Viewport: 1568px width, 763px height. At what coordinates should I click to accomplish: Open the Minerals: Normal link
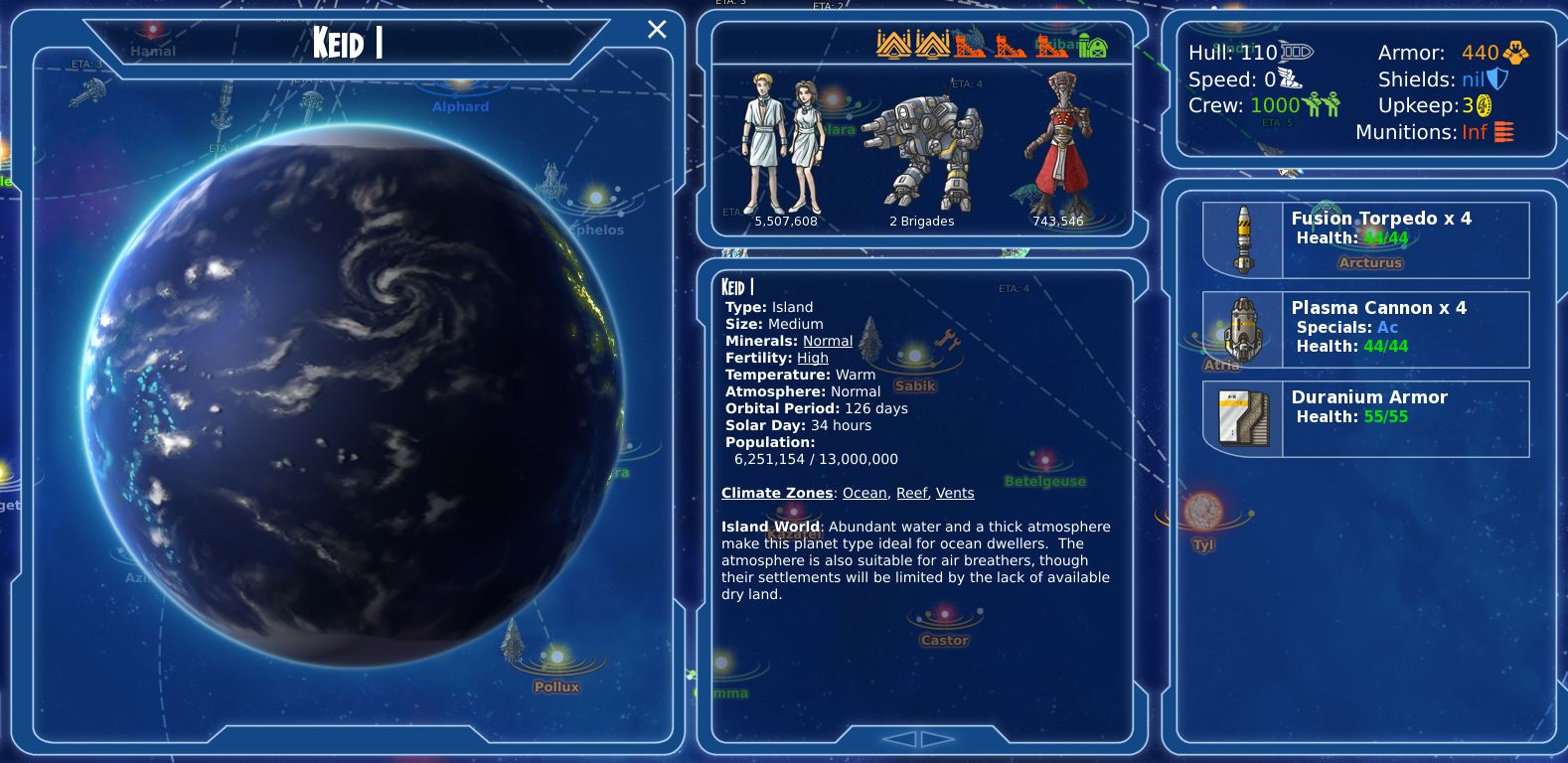point(828,341)
